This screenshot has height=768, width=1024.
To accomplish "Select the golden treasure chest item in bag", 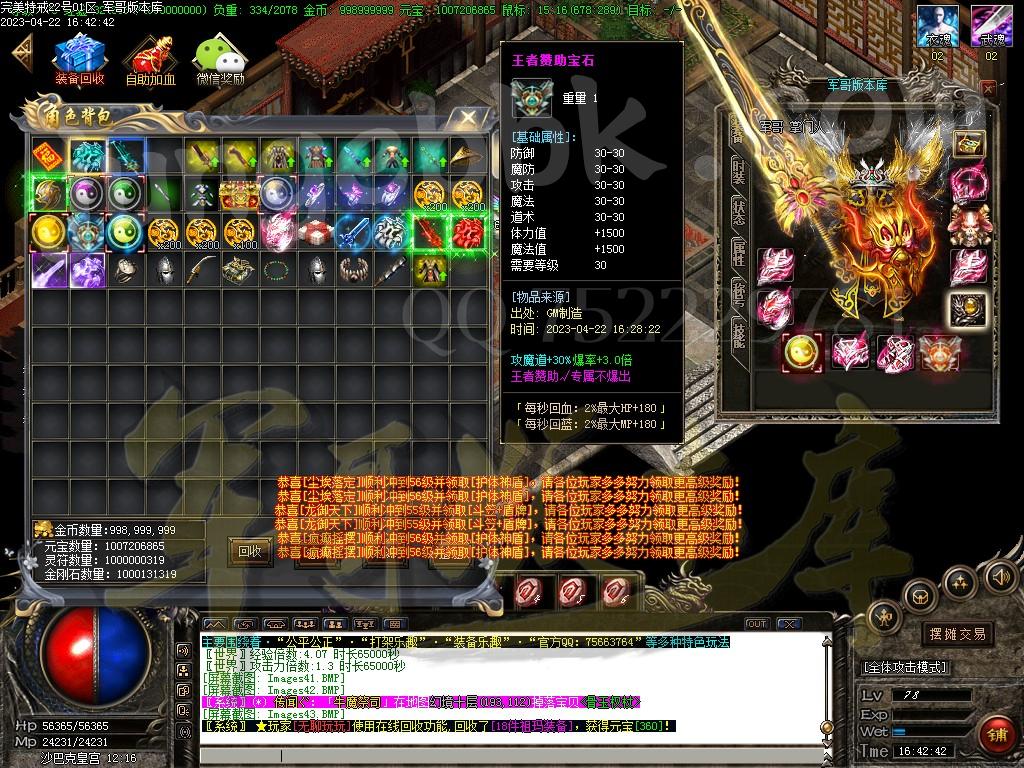I will click(x=238, y=194).
